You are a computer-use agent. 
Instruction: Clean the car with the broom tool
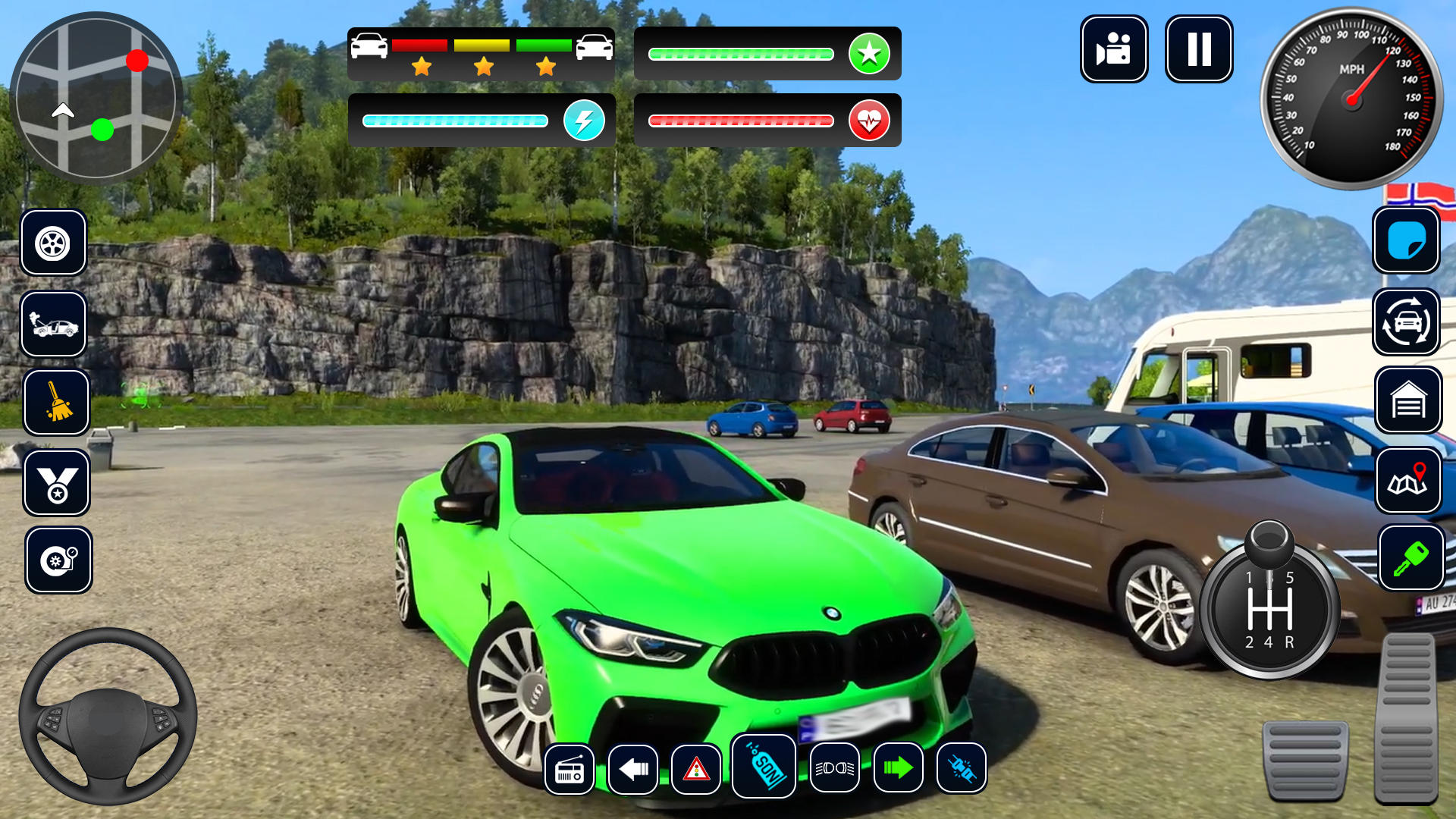point(55,400)
